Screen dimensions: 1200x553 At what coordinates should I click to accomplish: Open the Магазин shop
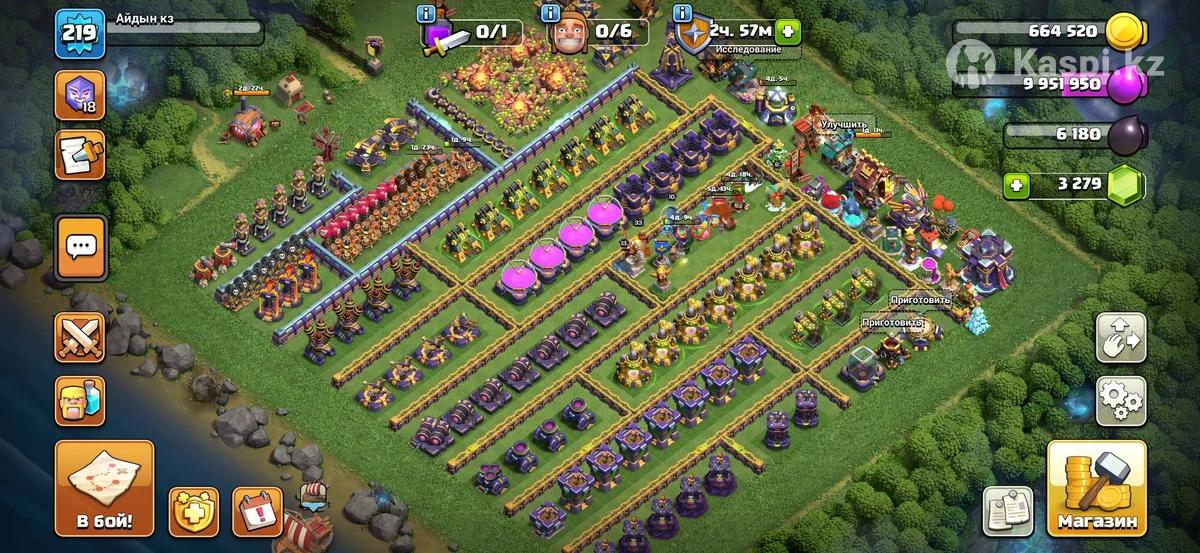[x=1097, y=489]
